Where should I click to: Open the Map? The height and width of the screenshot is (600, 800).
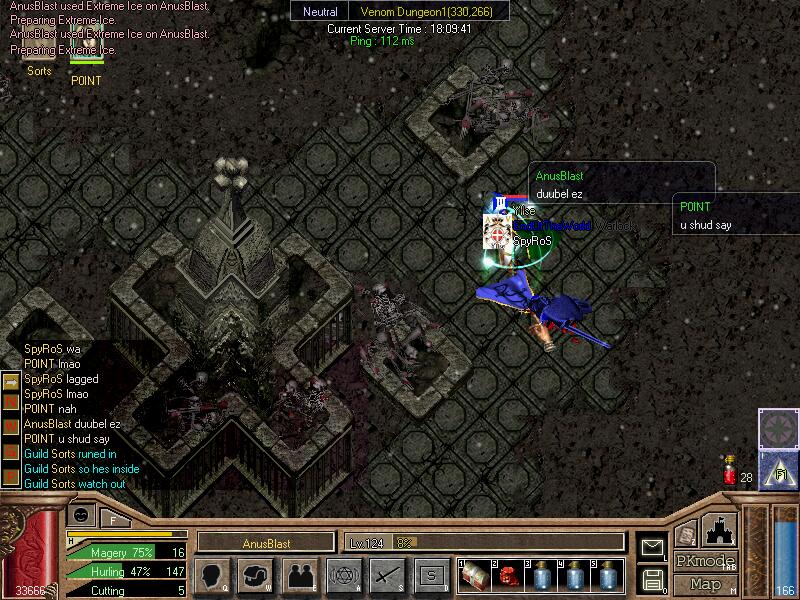point(705,584)
